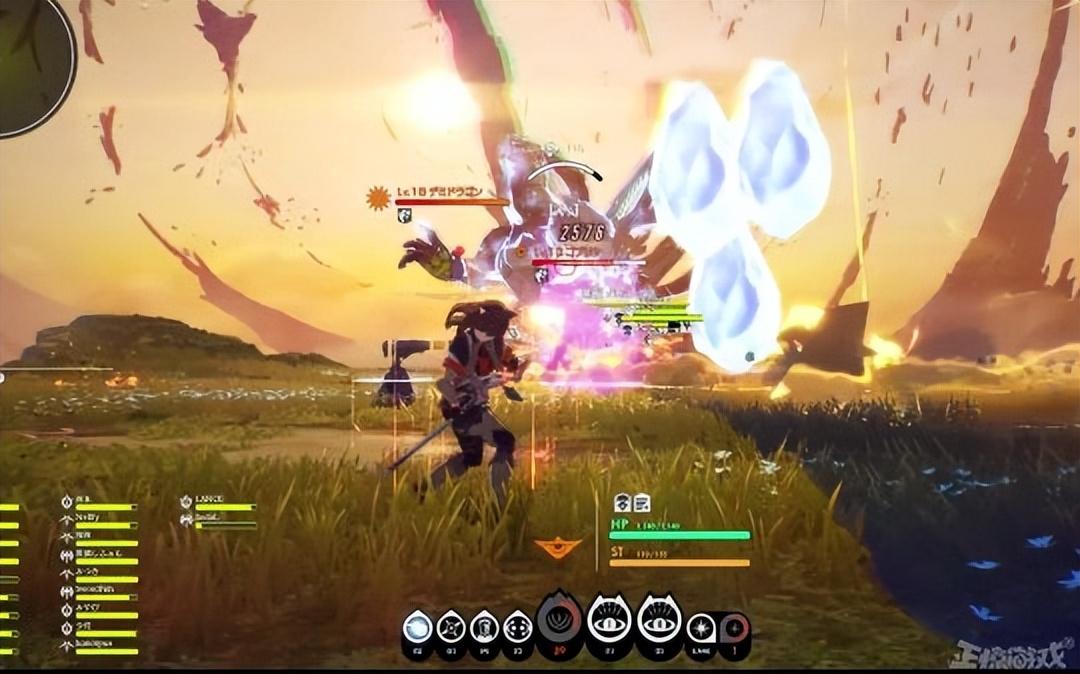Image resolution: width=1080 pixels, height=674 pixels.
Task: Select the four-dot skill icon
Action: [517, 628]
